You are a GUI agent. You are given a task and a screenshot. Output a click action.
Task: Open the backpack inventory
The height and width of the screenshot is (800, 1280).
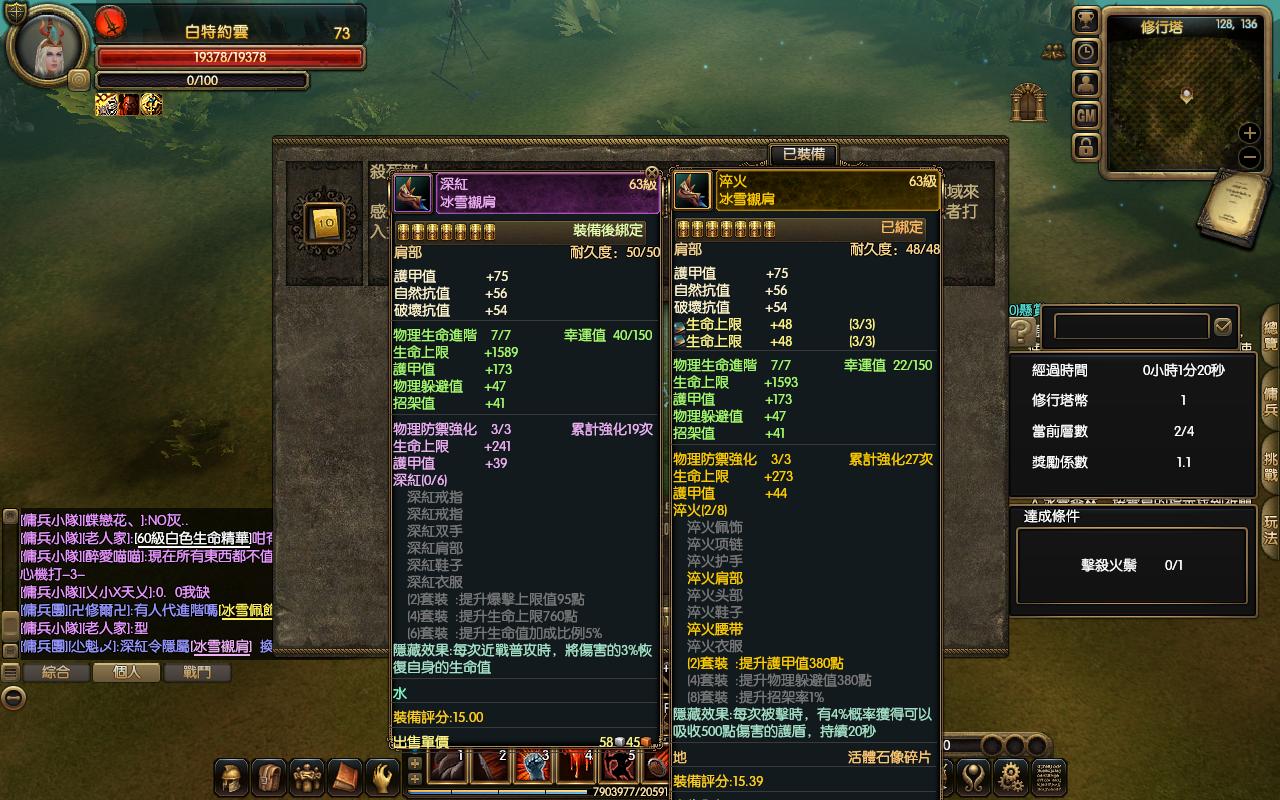click(x=269, y=776)
